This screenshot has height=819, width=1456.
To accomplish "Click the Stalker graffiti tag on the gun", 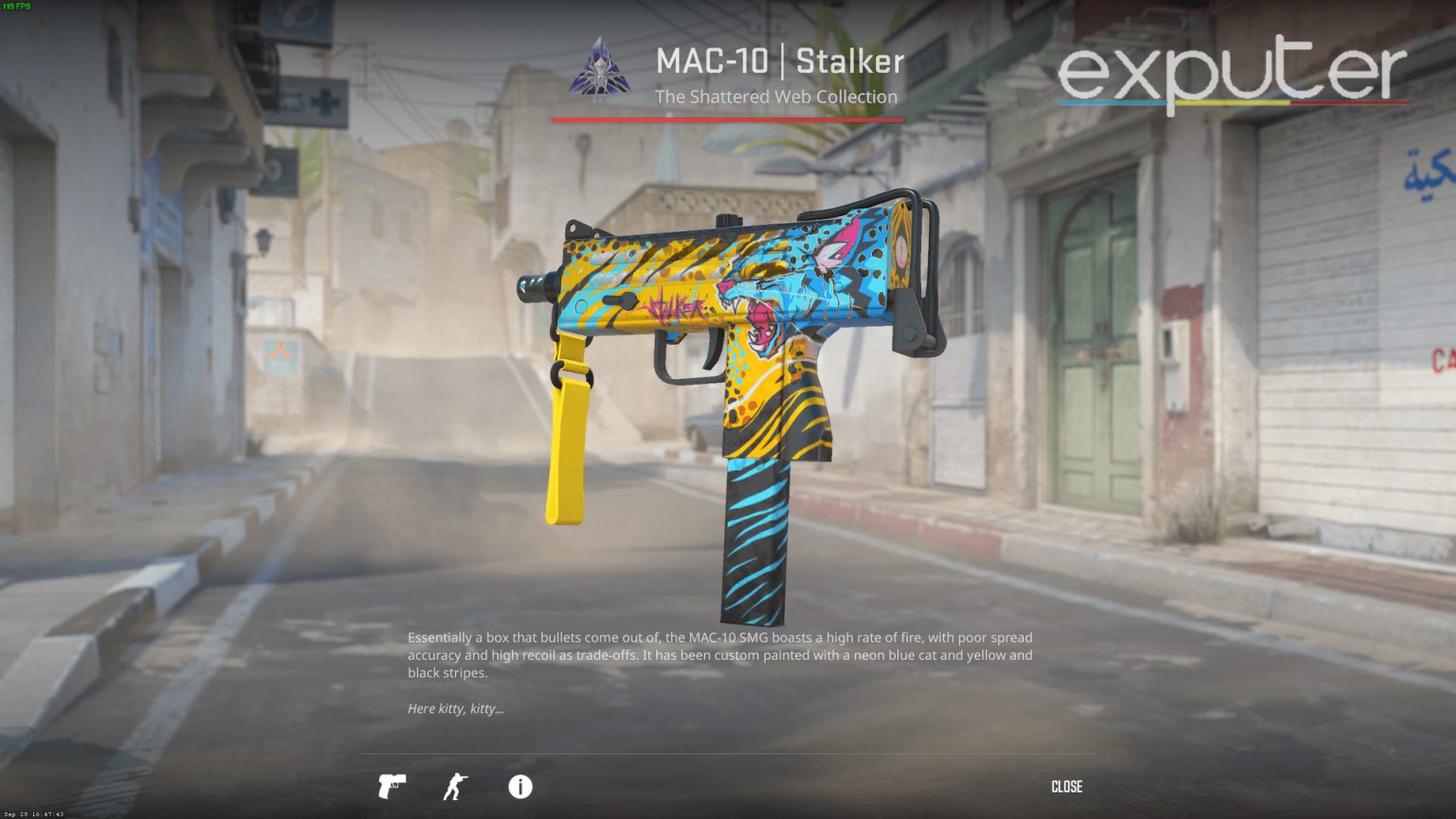I will tap(675, 306).
